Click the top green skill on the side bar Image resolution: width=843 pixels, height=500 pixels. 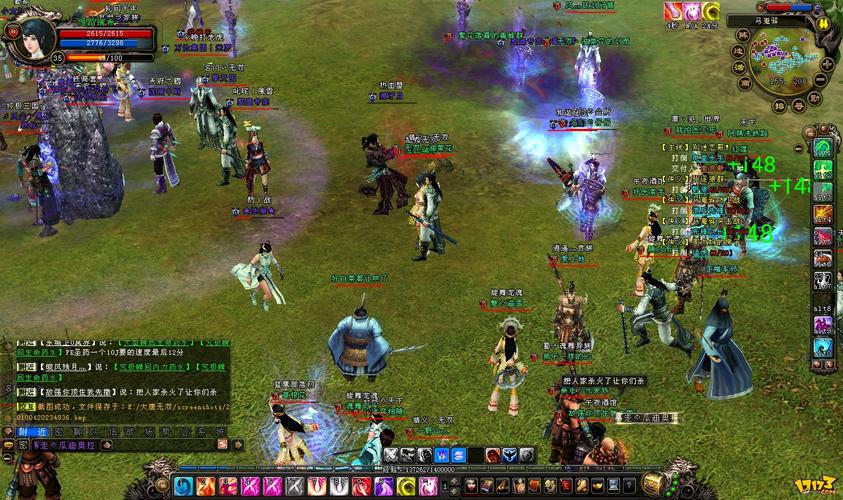tap(822, 148)
